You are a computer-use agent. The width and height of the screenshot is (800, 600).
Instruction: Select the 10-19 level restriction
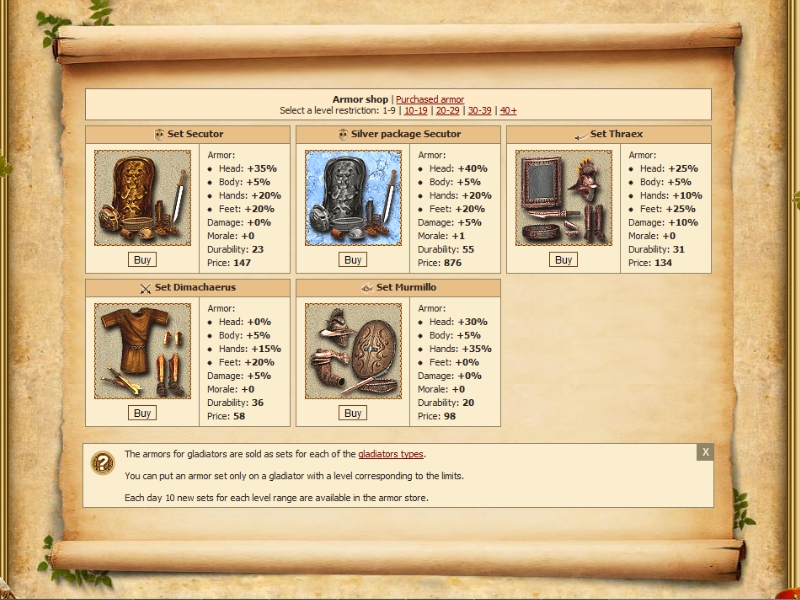click(415, 111)
